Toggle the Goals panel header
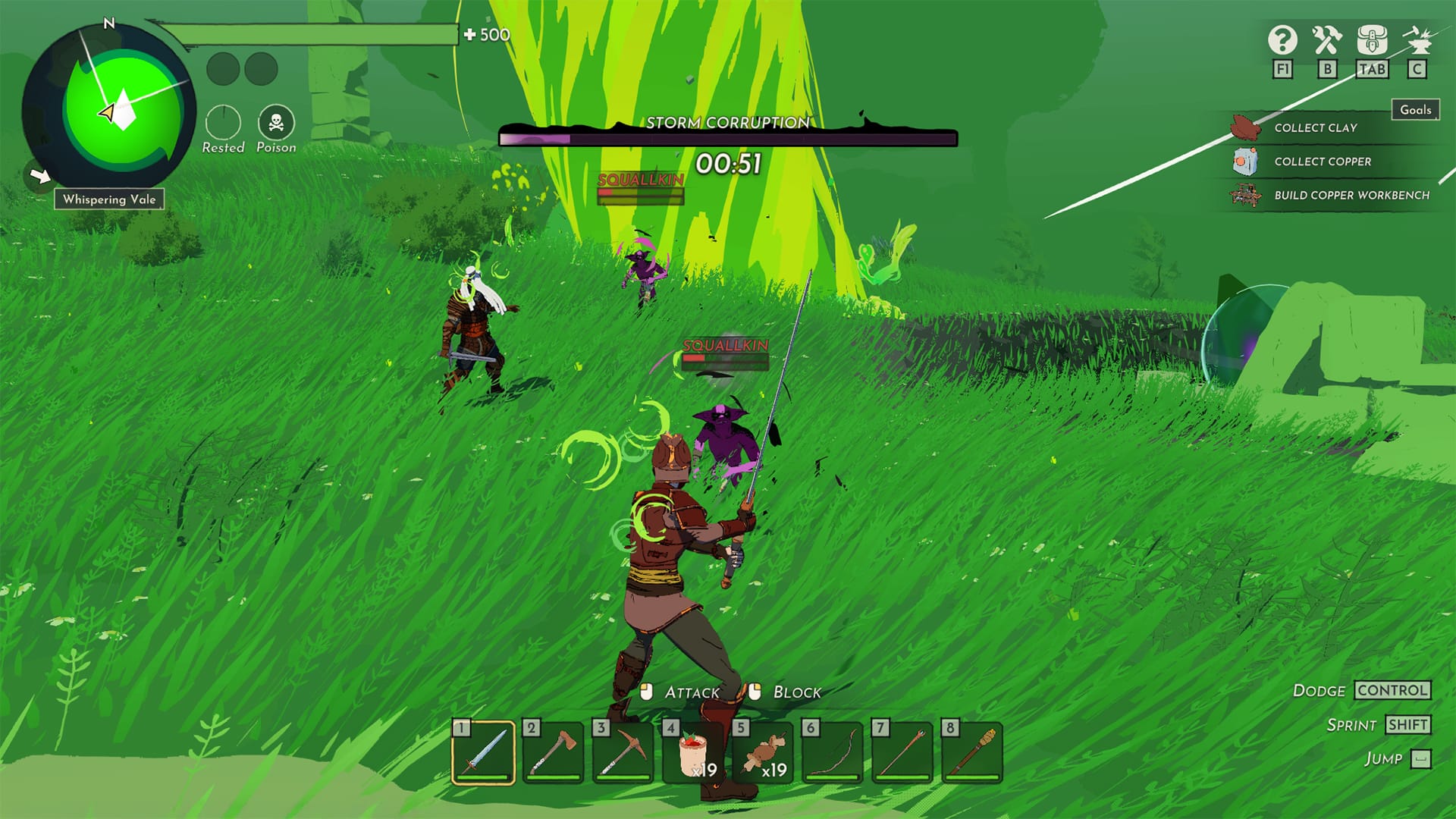The height and width of the screenshot is (819, 1456). pyautogui.click(x=1415, y=110)
